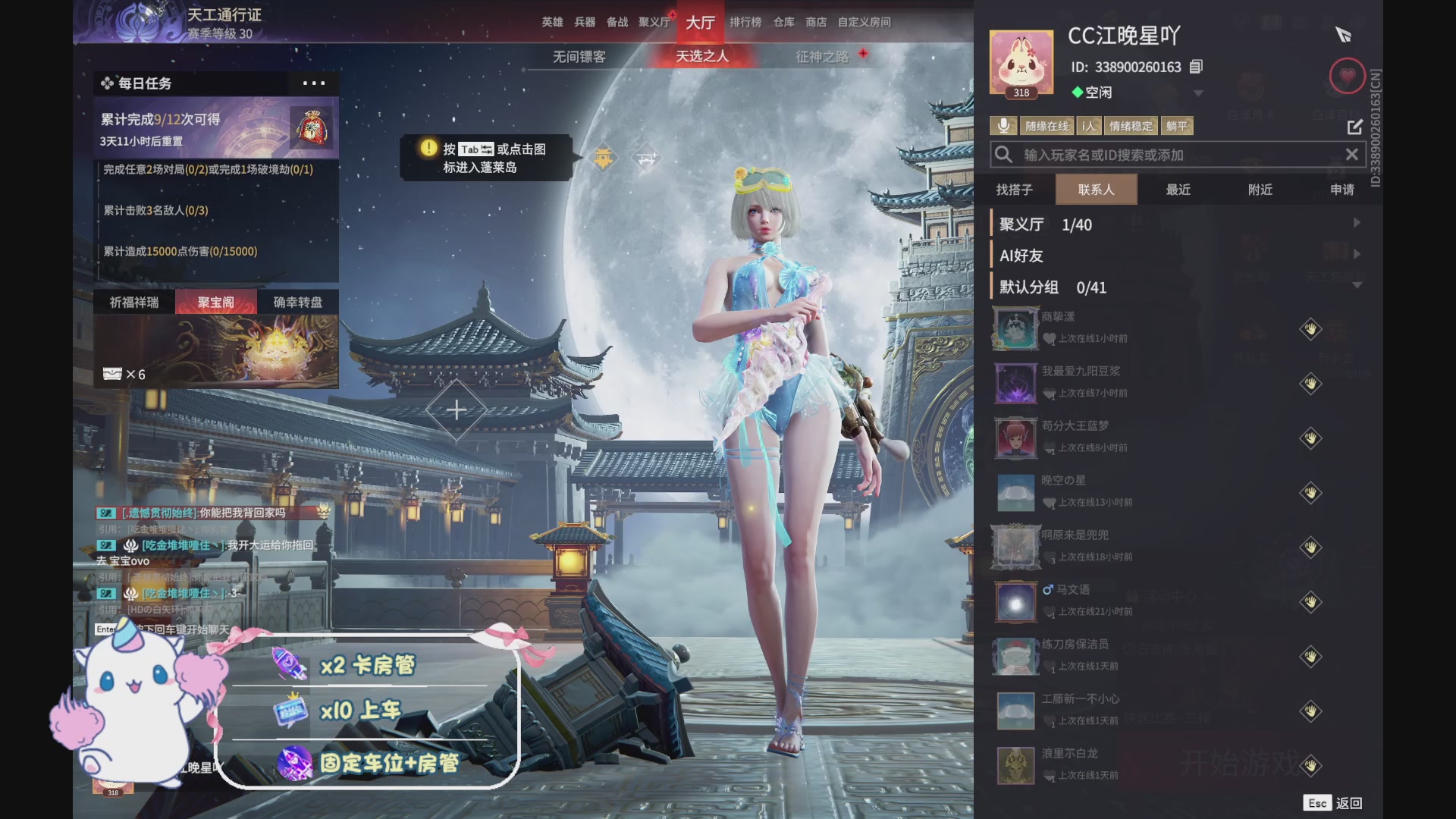Screen dimensions: 1456x819
Task: Click the microphone icon in the friend panel
Action: pos(1005,125)
